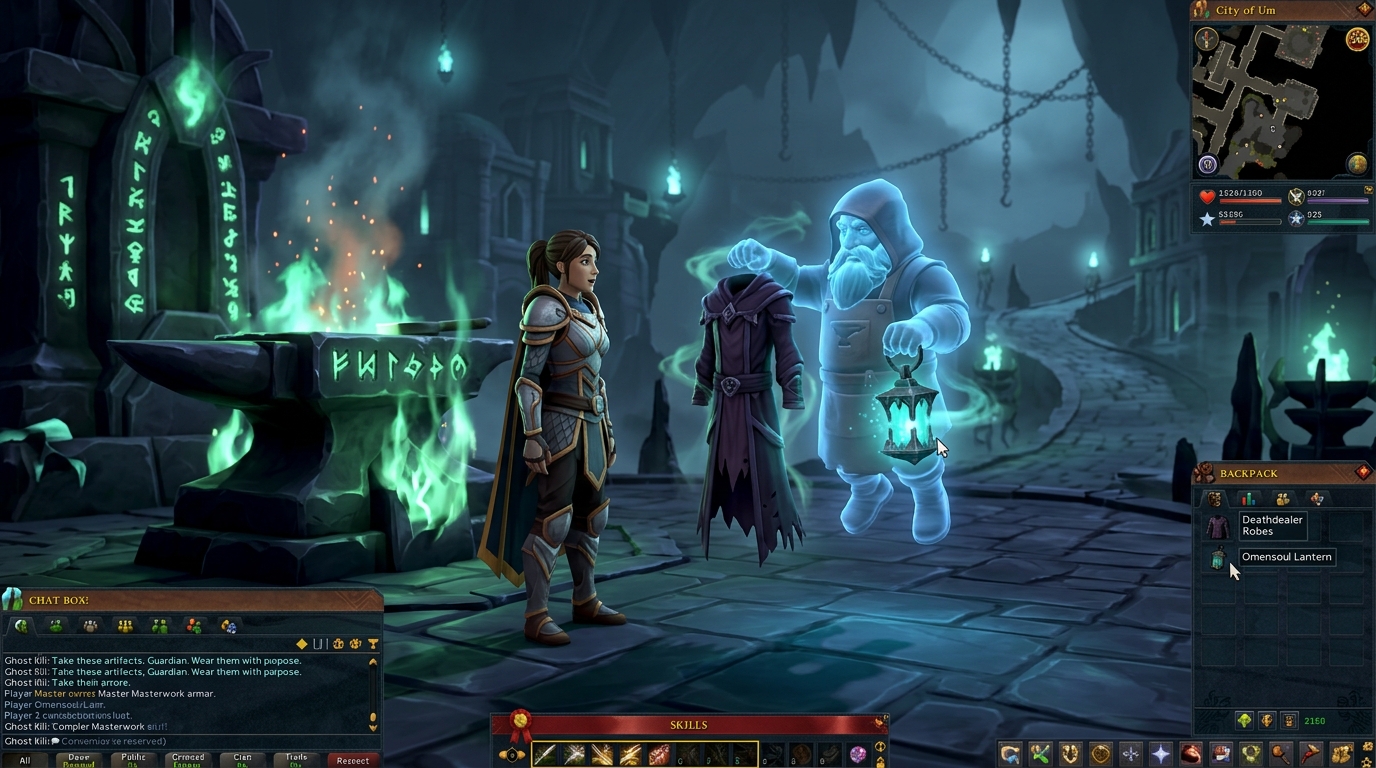Switch to the backpack's bar chart tab
The image size is (1376, 768).
pos(1248,499)
